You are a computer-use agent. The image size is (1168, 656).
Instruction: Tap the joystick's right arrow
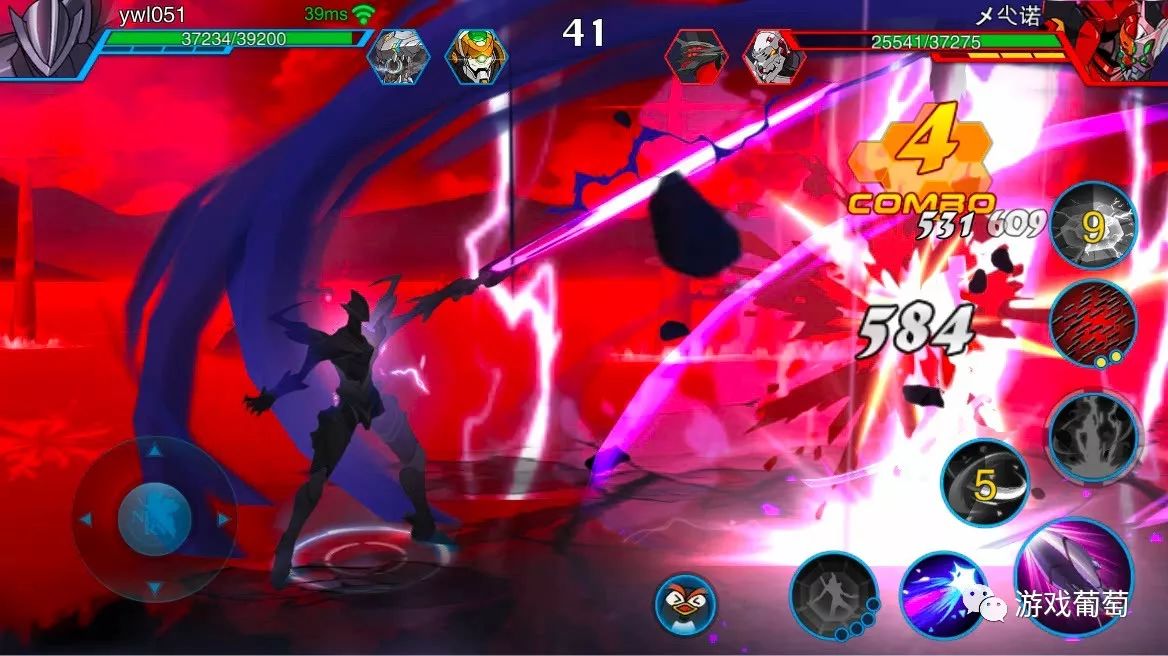[x=222, y=520]
